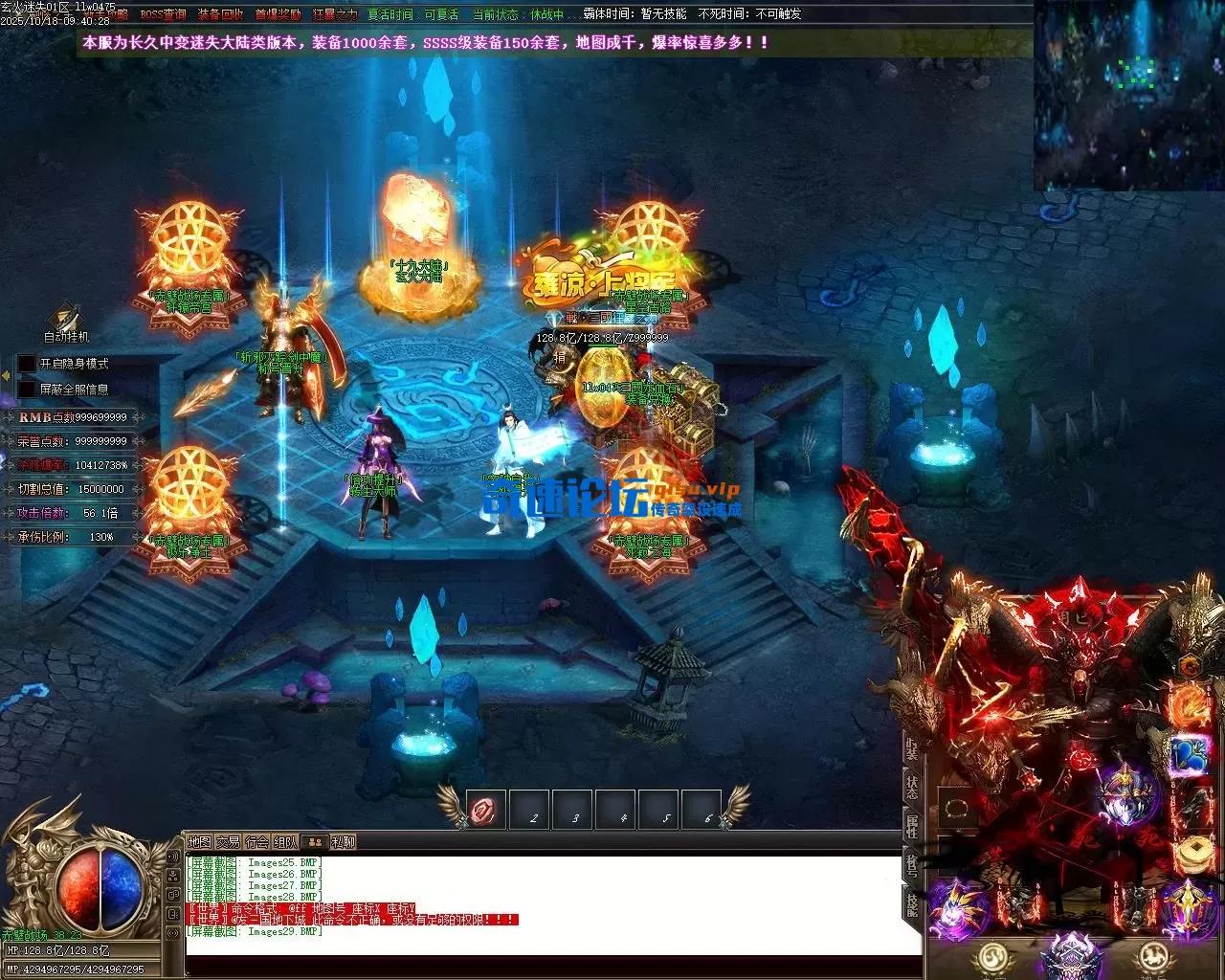
Task: Open the 状态 status tab in character panel
Action: (912, 787)
